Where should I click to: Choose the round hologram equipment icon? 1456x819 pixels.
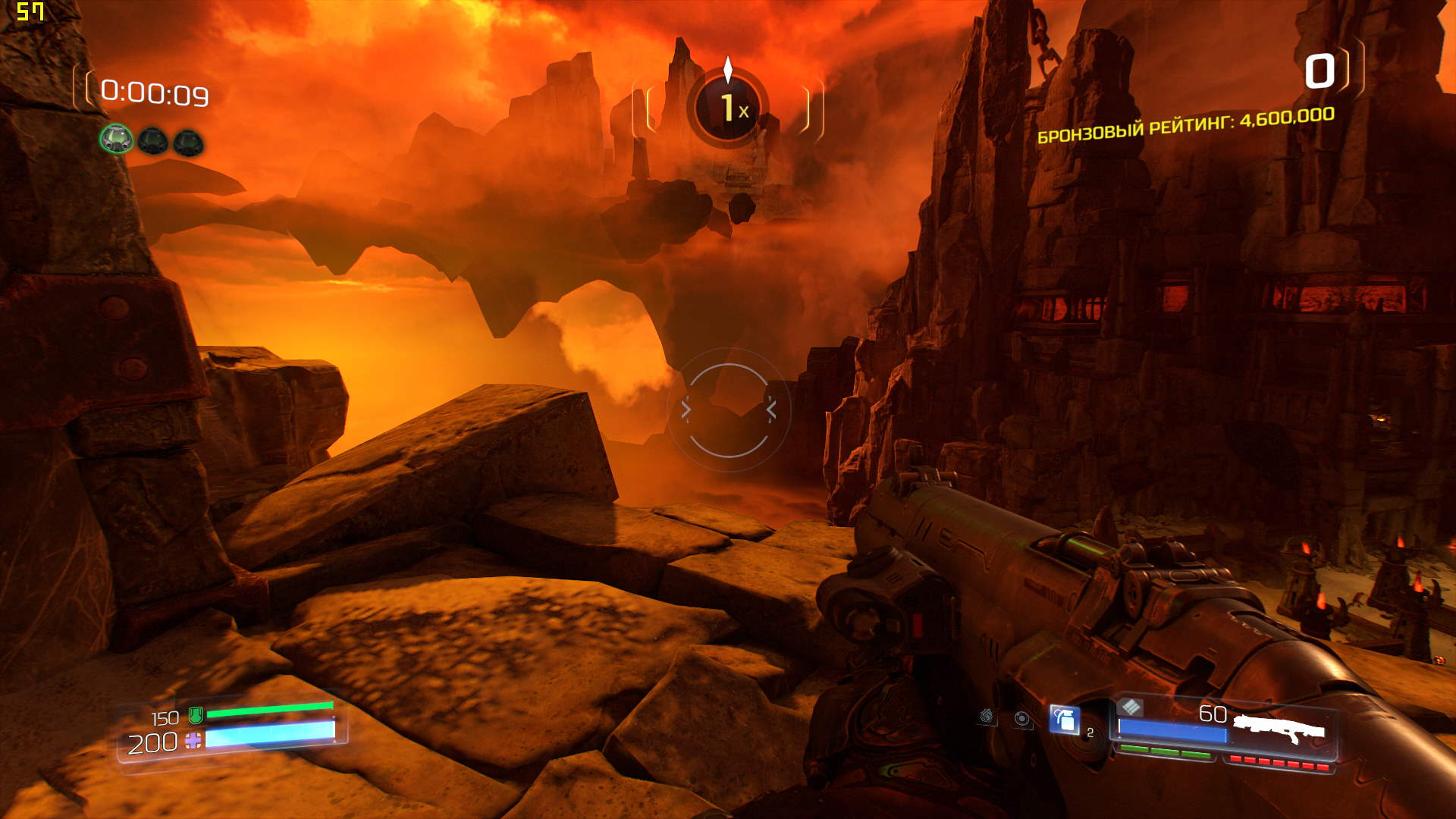[1022, 719]
